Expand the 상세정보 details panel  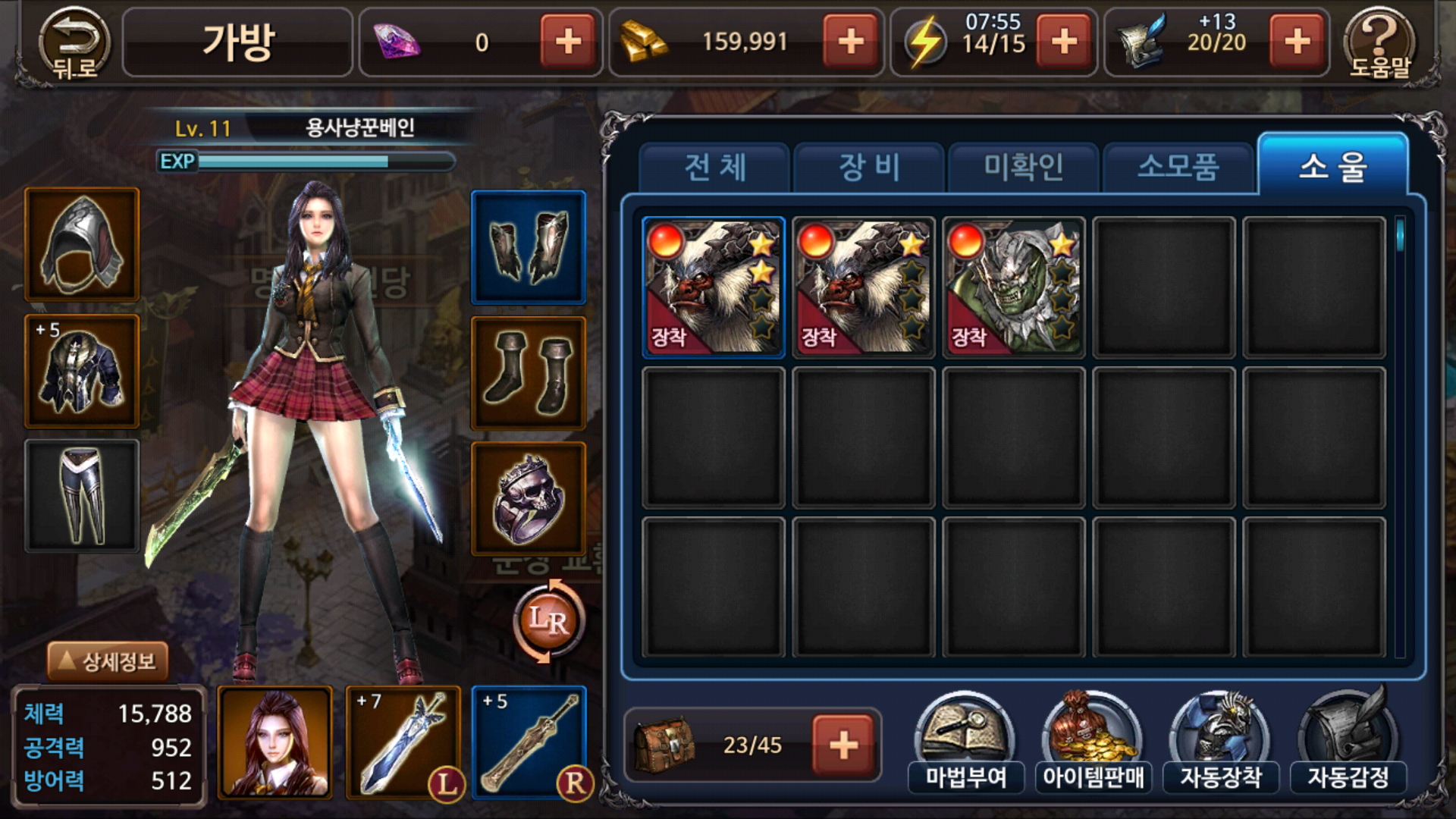(x=108, y=661)
